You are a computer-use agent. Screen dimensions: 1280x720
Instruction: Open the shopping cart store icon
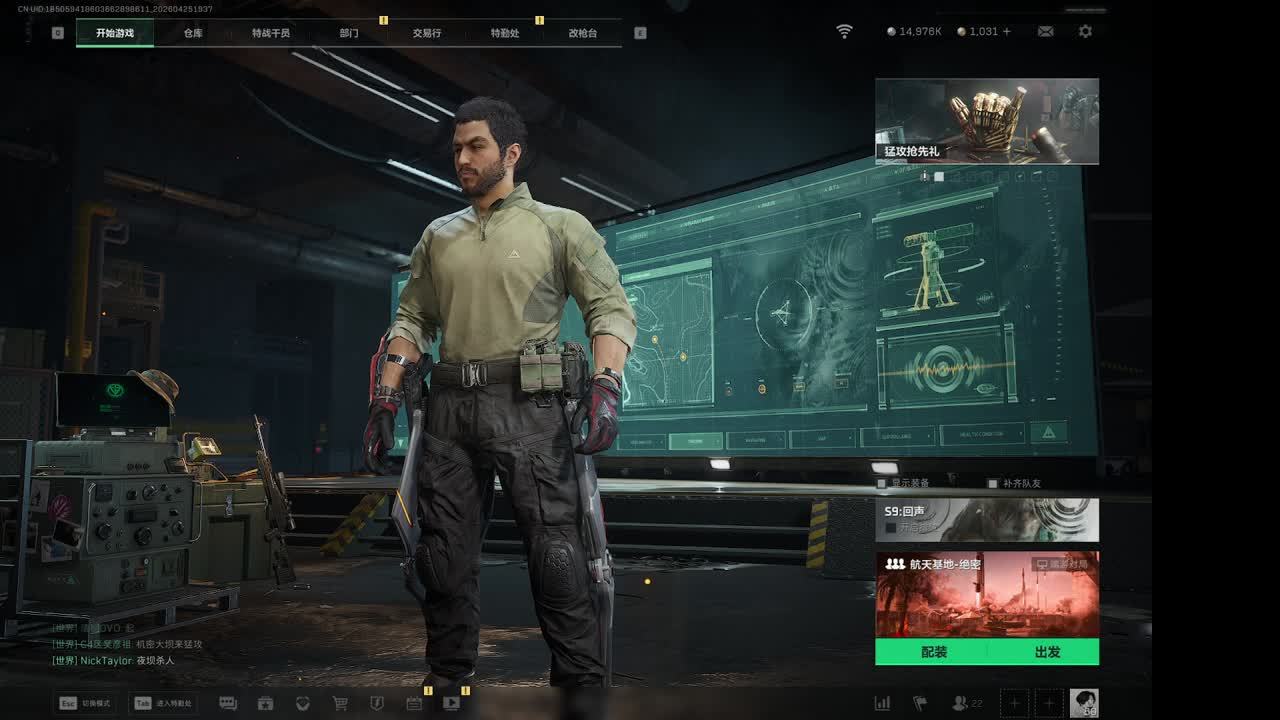[340, 703]
